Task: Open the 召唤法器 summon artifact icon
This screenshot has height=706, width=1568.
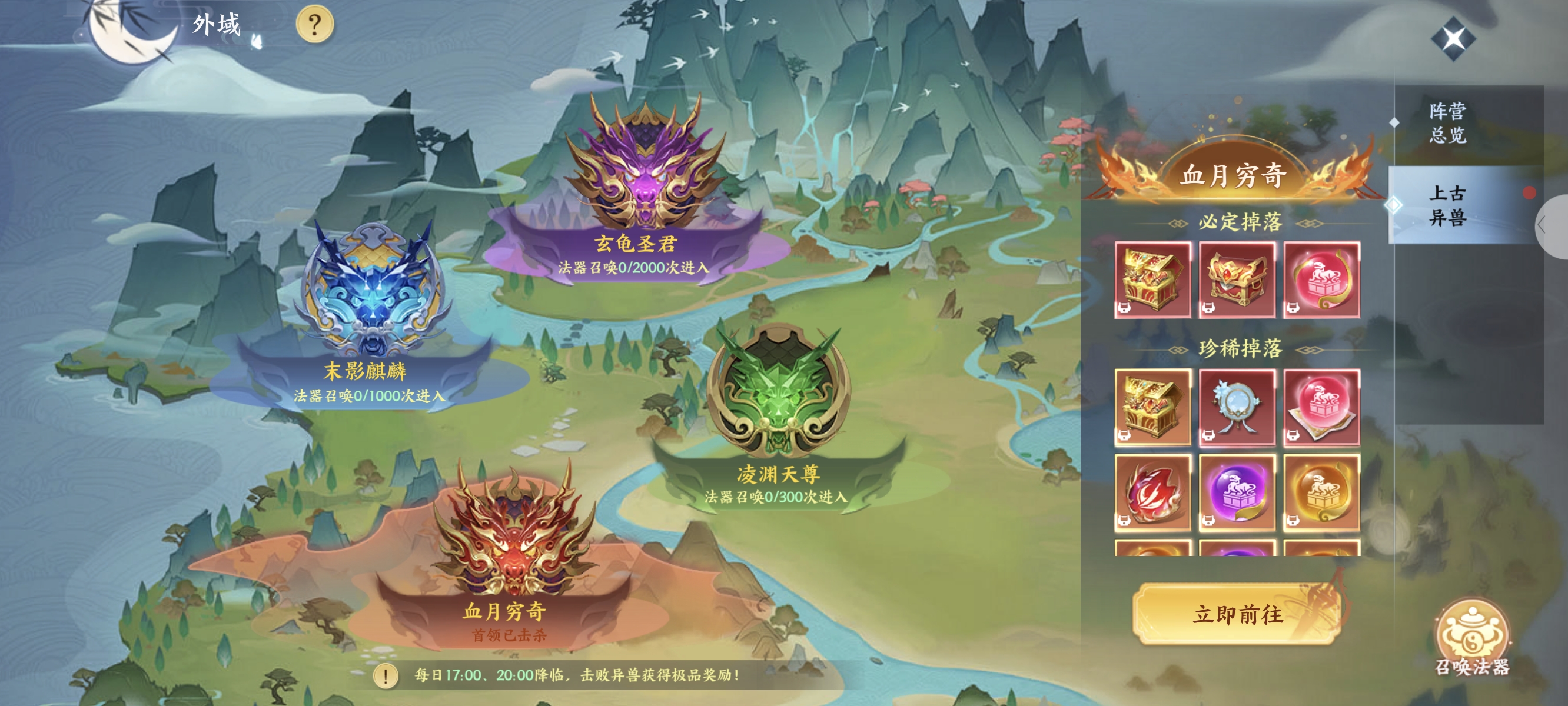Action: pos(1471,637)
